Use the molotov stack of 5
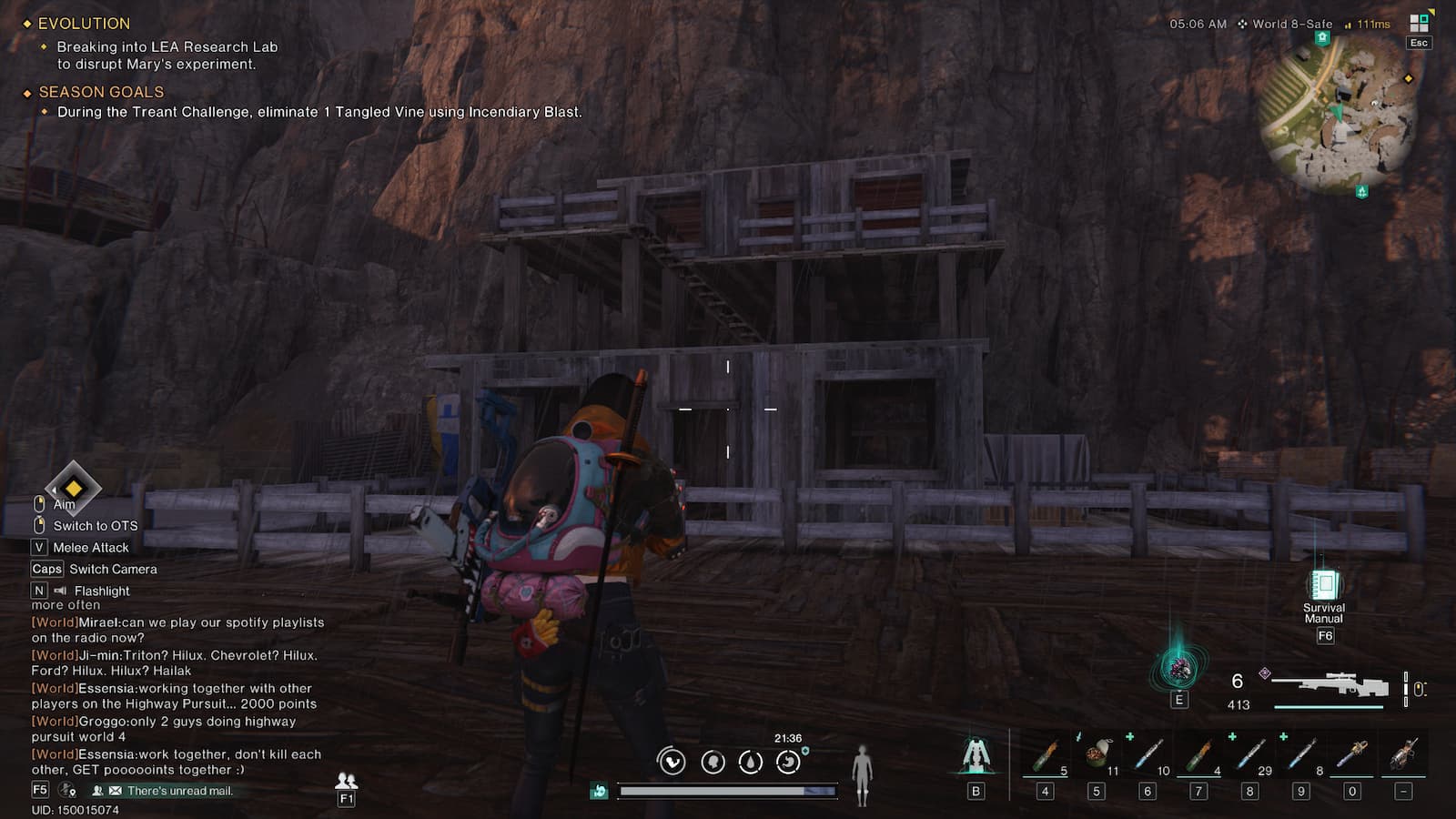1456x819 pixels. coord(1046,755)
